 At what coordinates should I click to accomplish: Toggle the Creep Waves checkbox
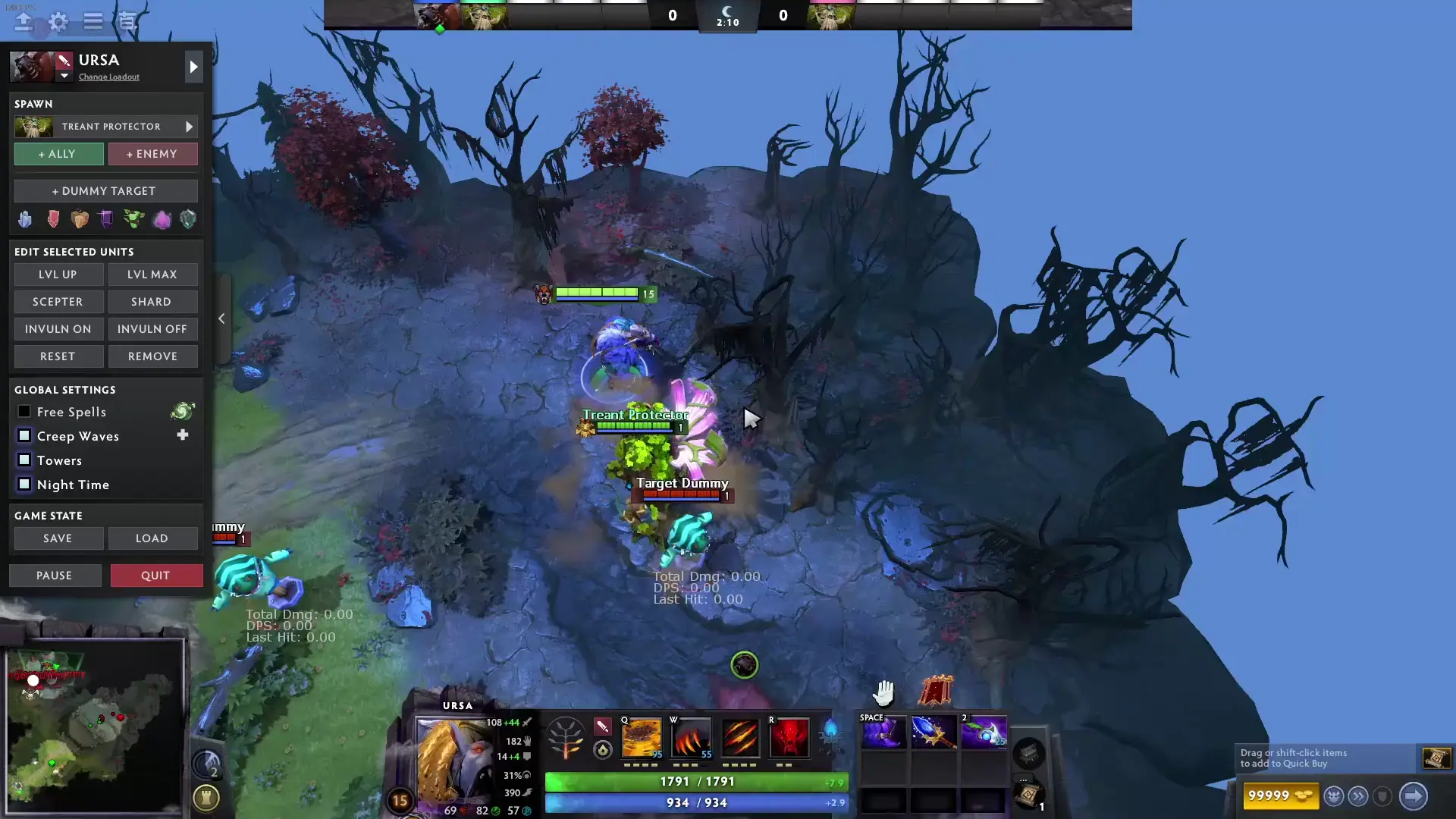click(24, 435)
